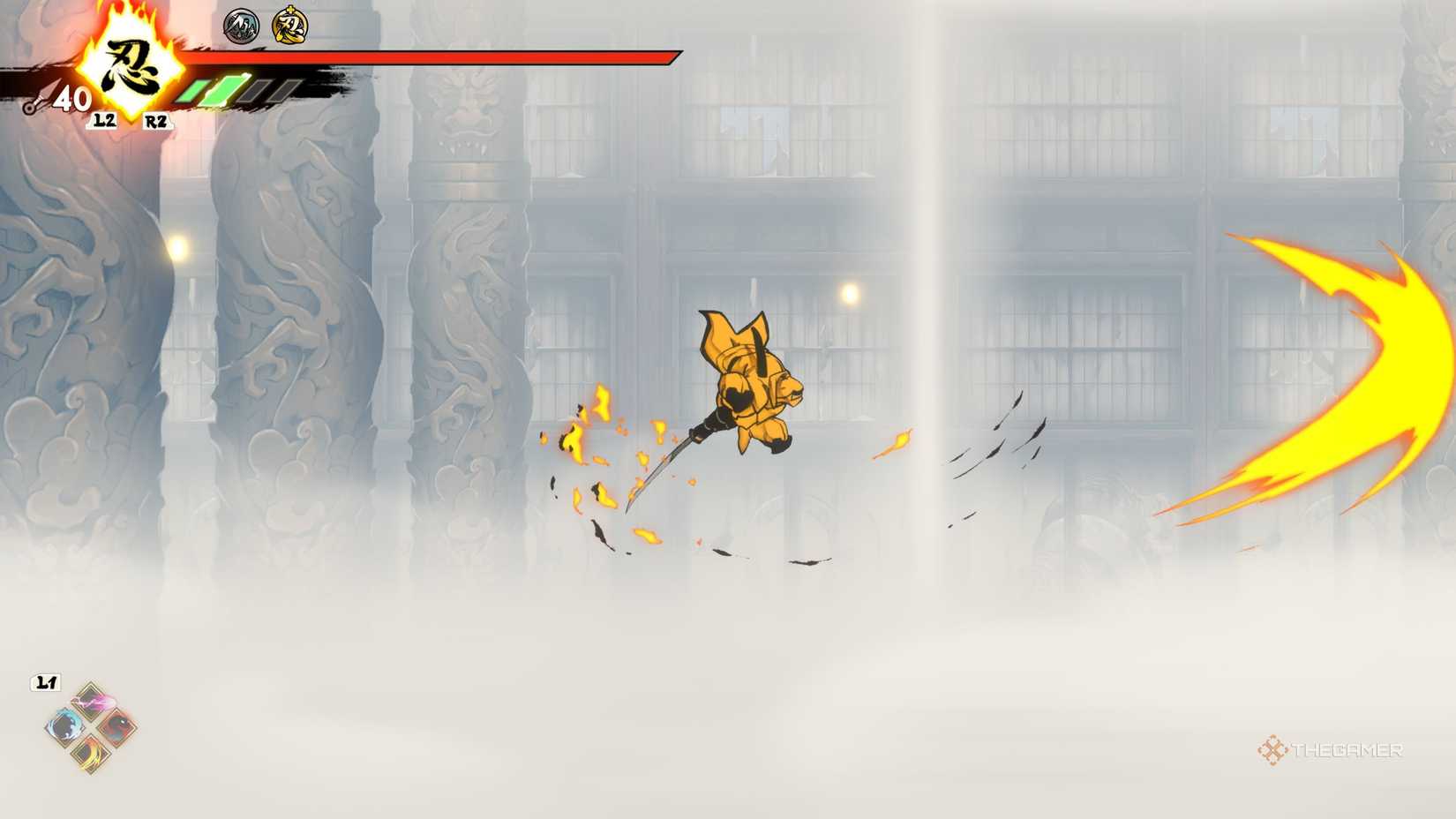Open the silver mountain medallion icon

pyautogui.click(x=241, y=25)
